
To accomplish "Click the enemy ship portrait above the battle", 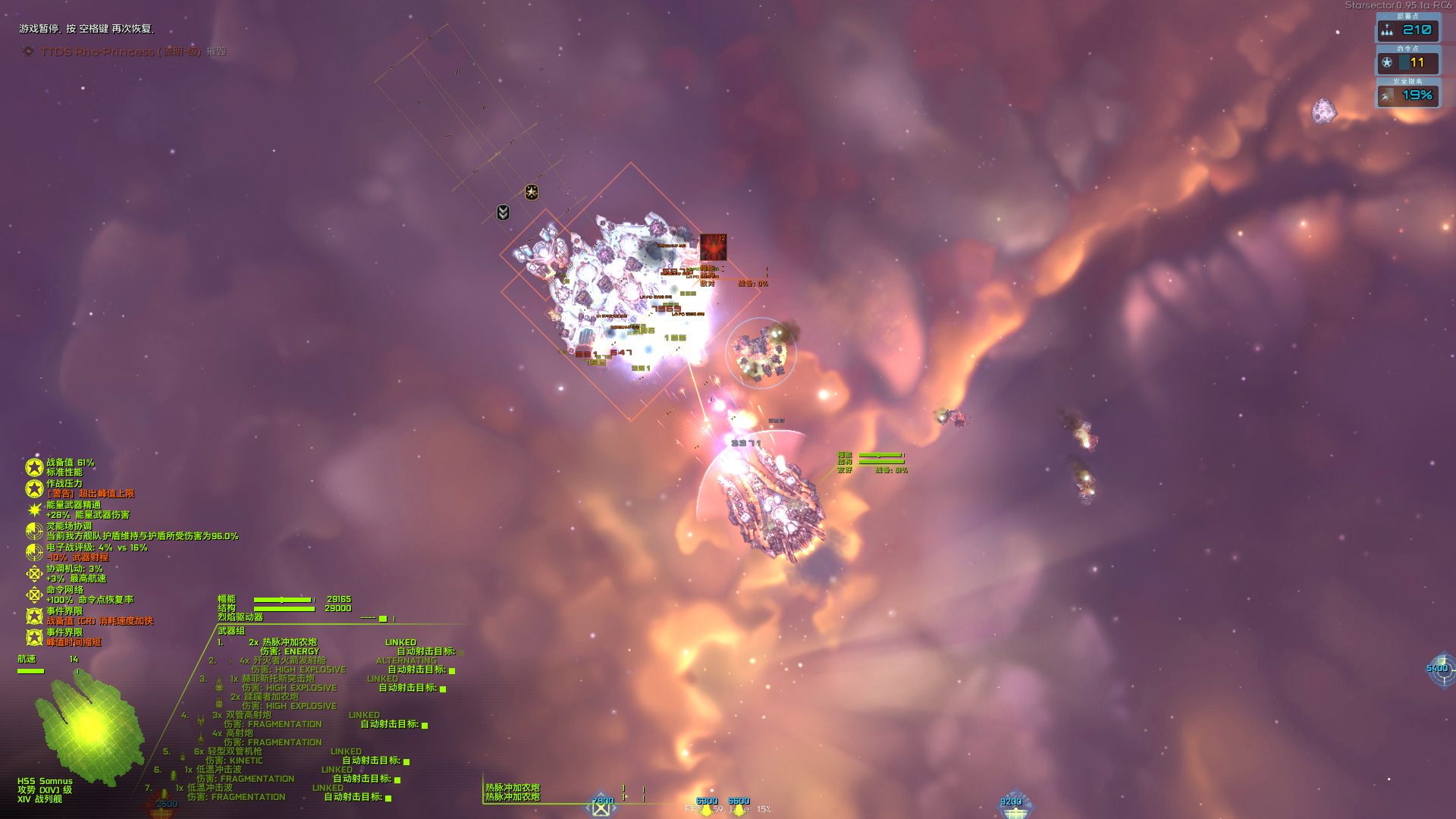I will [714, 246].
